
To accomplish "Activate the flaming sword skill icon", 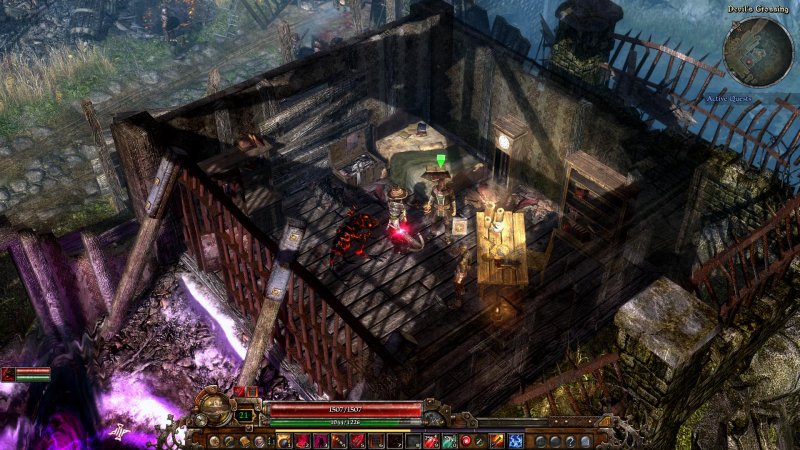I will (x=497, y=440).
